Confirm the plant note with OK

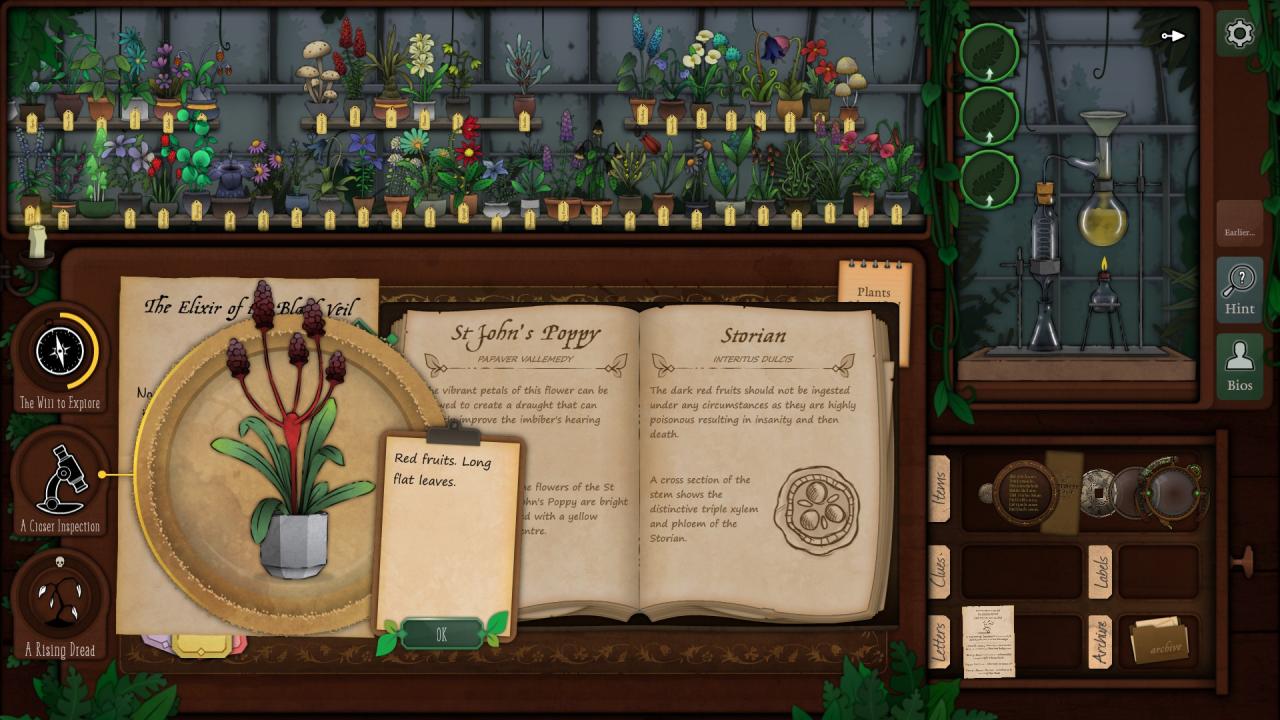(441, 634)
